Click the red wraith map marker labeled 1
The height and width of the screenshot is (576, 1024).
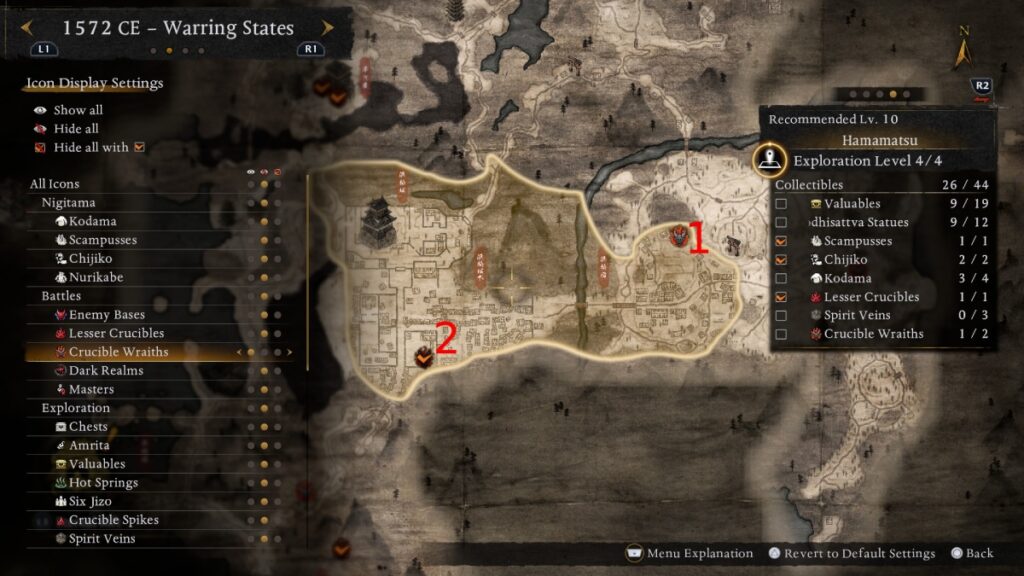tap(678, 236)
